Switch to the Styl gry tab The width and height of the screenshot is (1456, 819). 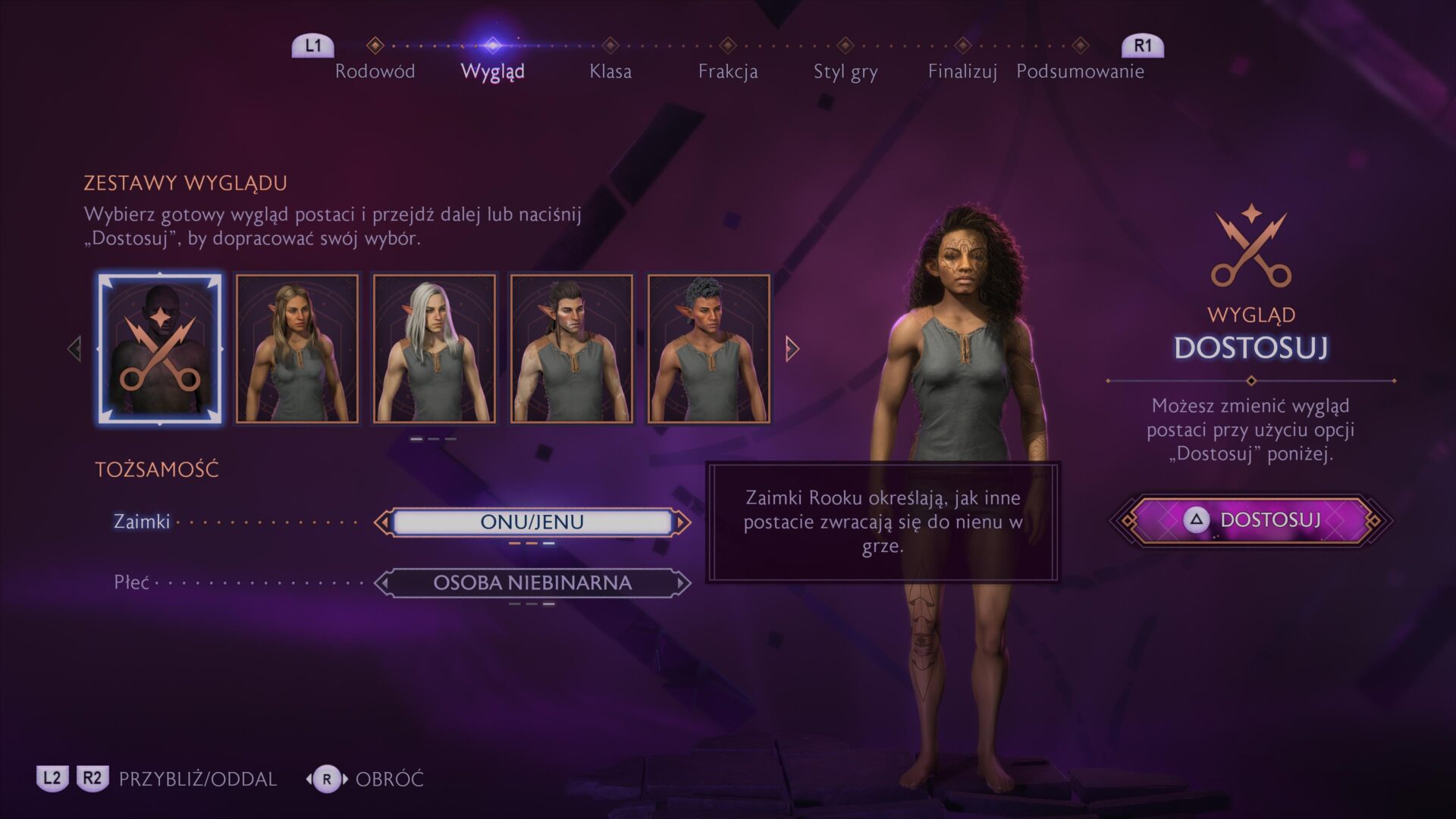click(845, 71)
